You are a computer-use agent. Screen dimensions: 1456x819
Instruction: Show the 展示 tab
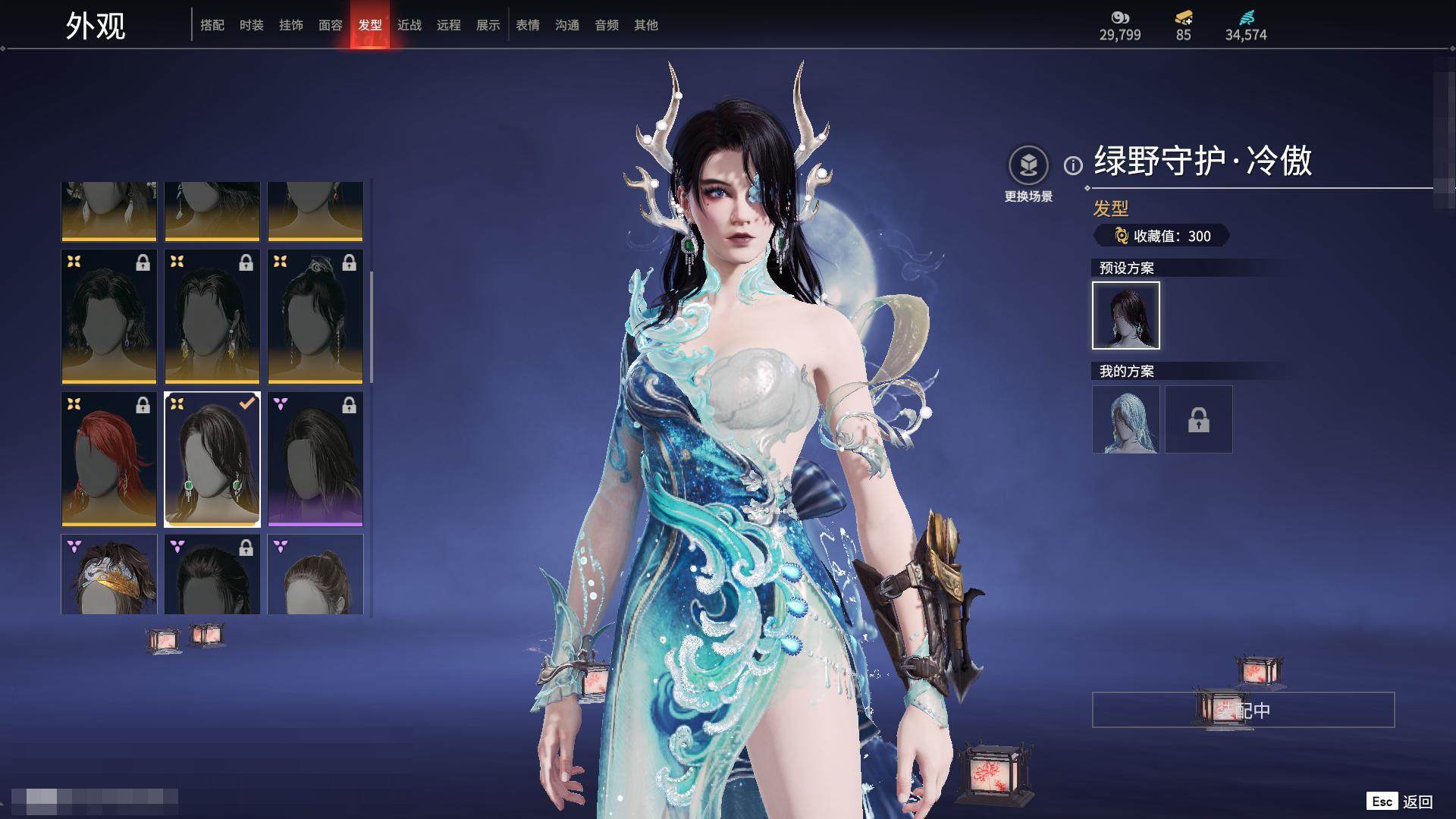tap(488, 25)
